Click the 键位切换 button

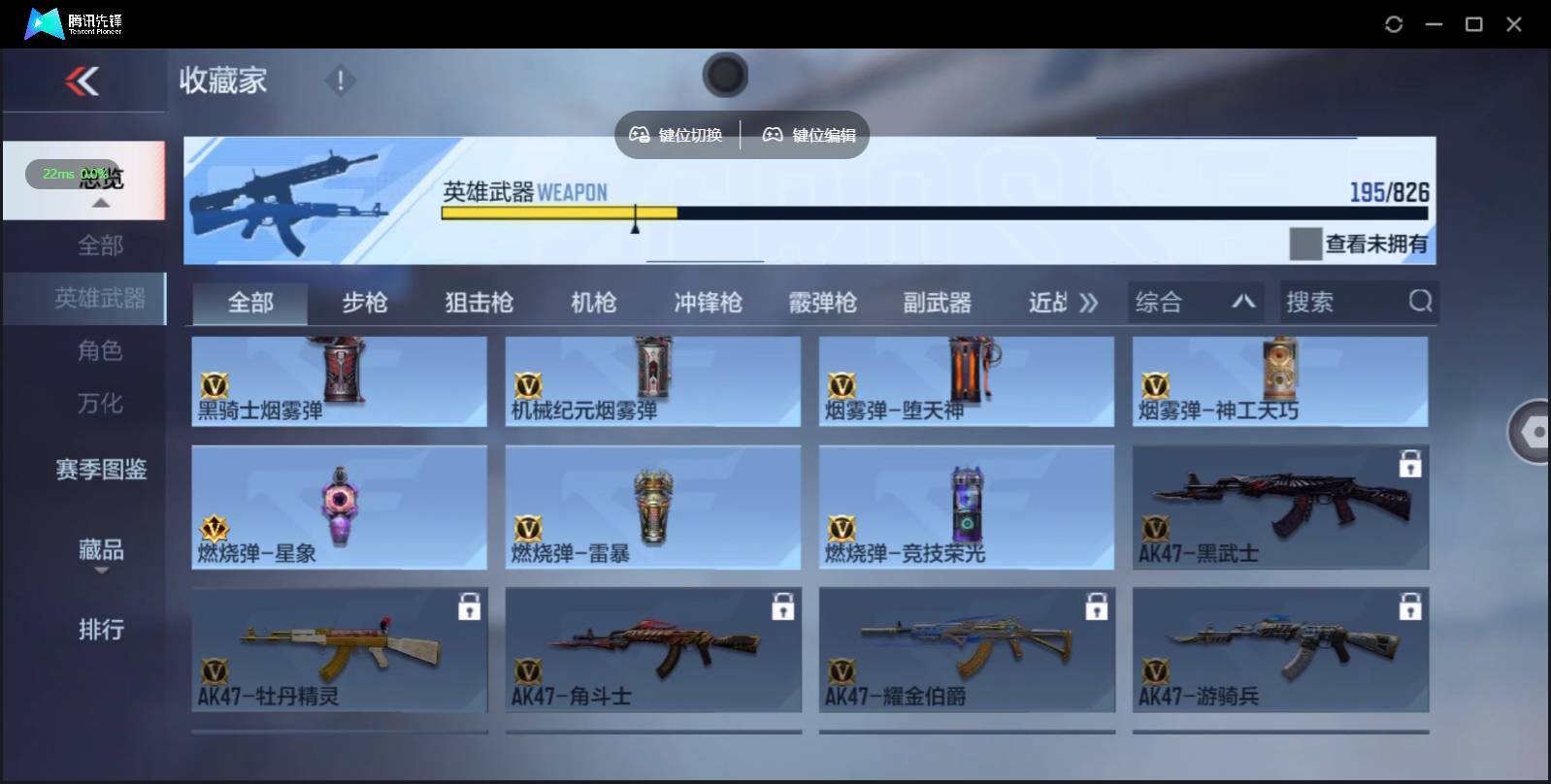tap(677, 135)
